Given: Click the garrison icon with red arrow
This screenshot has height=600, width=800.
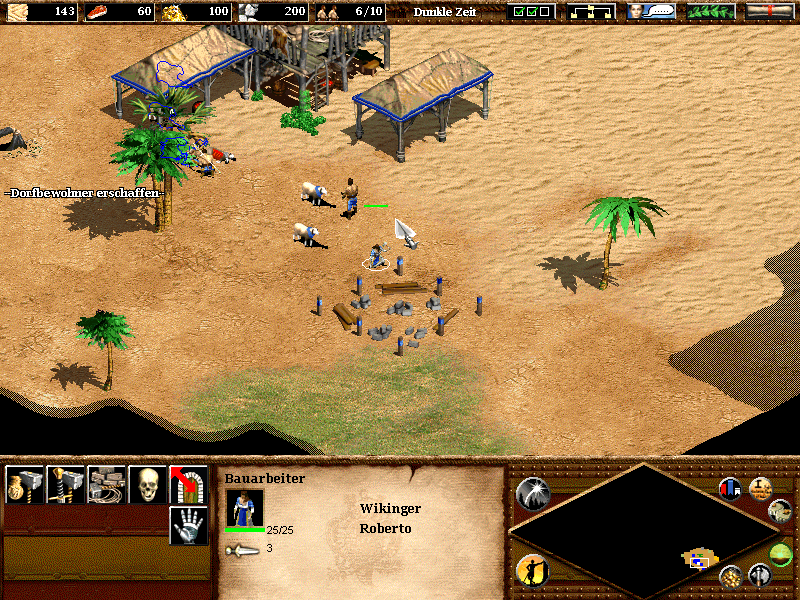Looking at the screenshot, I should (x=188, y=485).
